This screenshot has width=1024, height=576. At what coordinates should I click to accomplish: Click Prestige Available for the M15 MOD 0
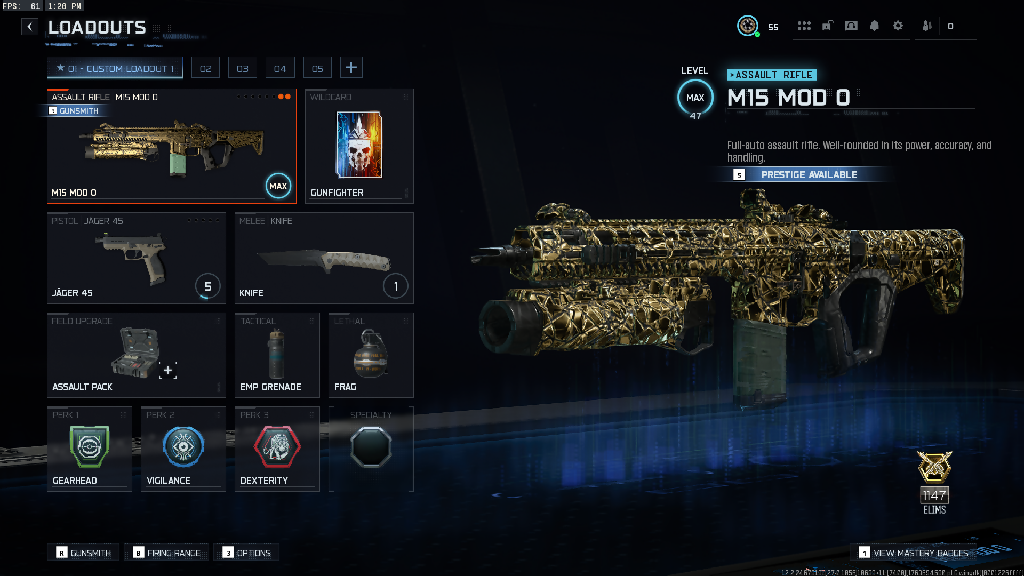point(808,174)
